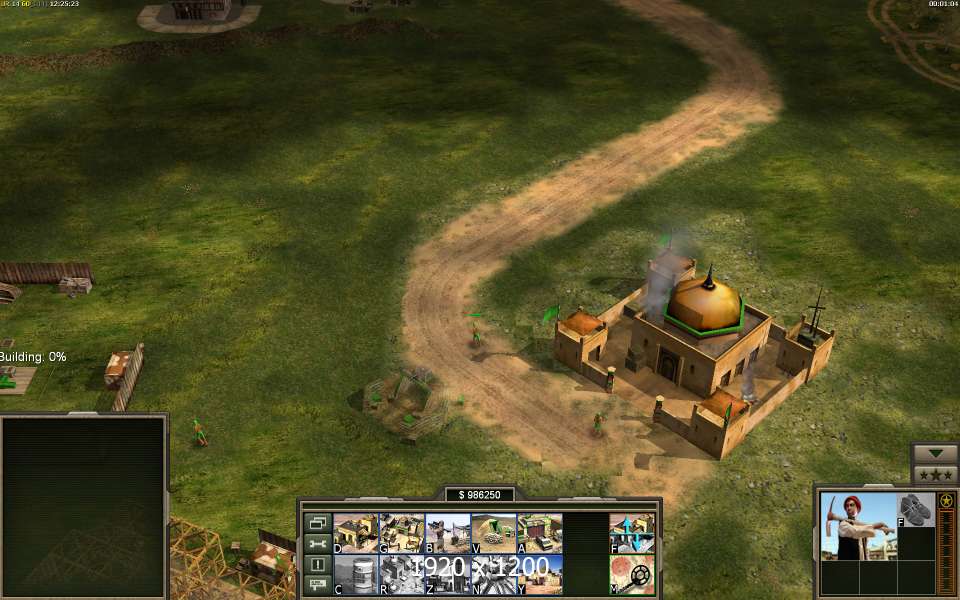This screenshot has width=960, height=600.
Task: Toggle the blue up-down arrows building icon
Action: (x=632, y=534)
